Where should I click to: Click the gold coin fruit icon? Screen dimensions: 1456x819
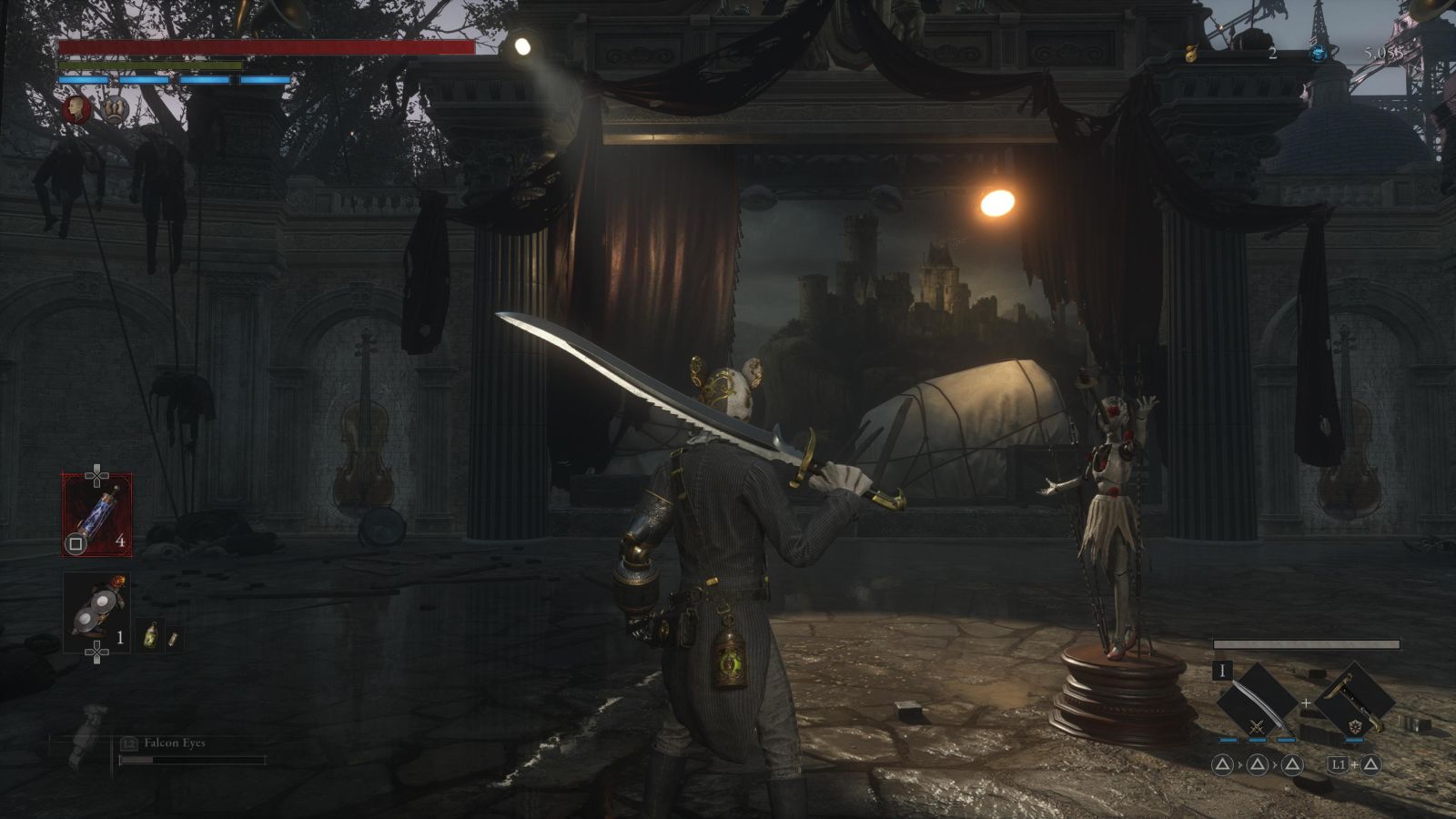point(1190,54)
